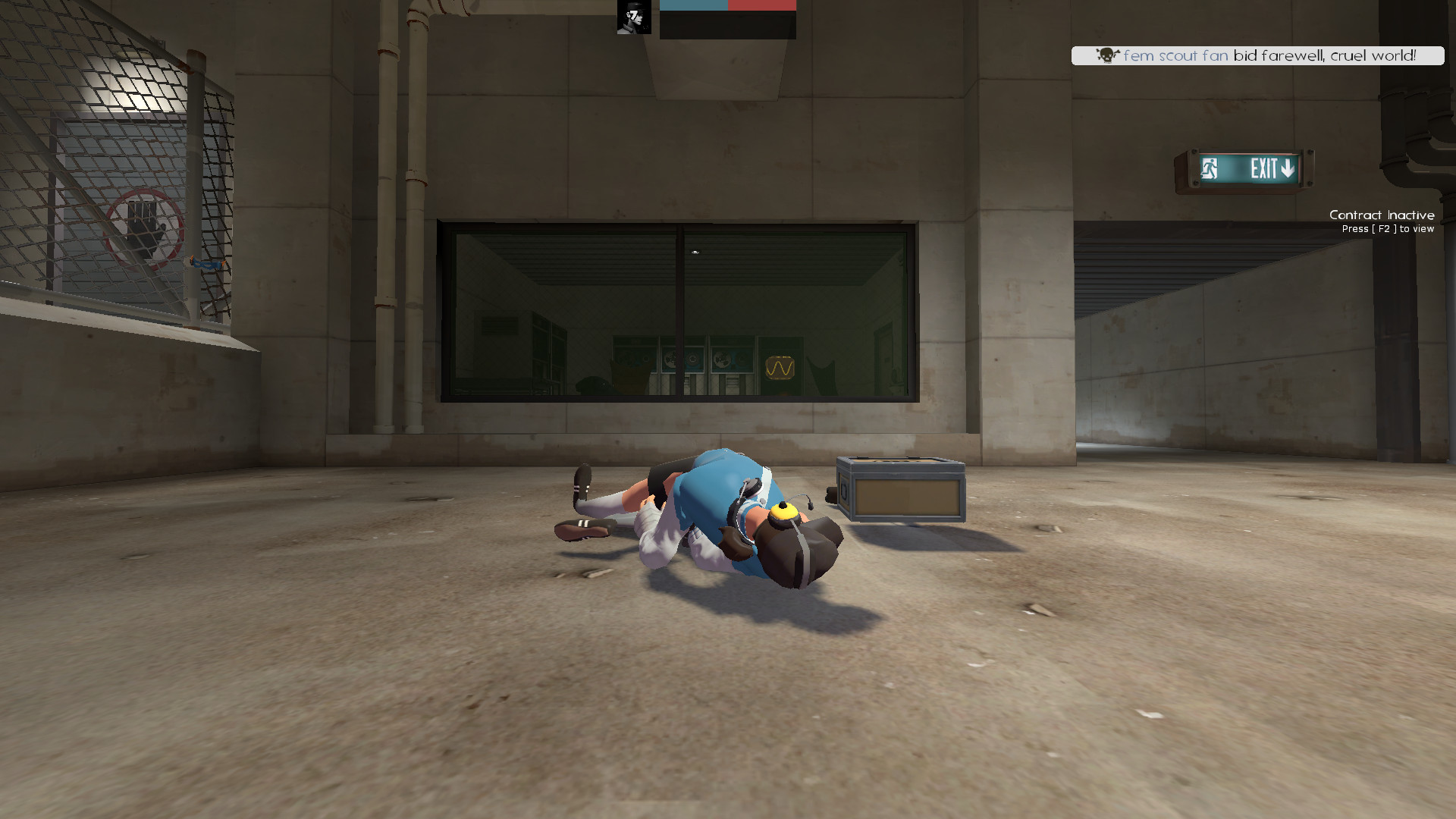This screenshot has height=819, width=1456.
Task: Select the yellow oscilloscope display in the window
Action: click(x=780, y=366)
